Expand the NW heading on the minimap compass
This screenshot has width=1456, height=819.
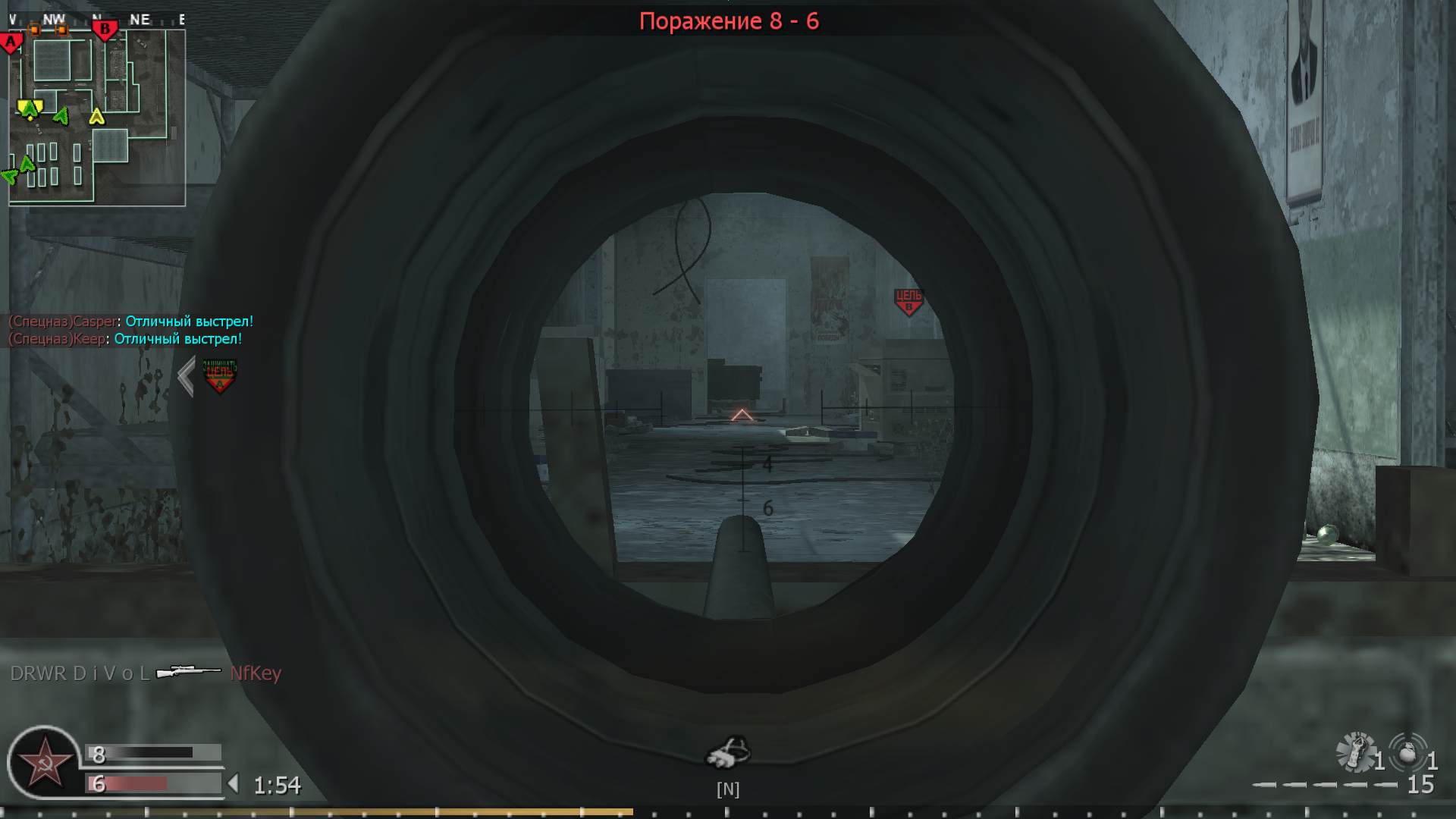click(53, 18)
